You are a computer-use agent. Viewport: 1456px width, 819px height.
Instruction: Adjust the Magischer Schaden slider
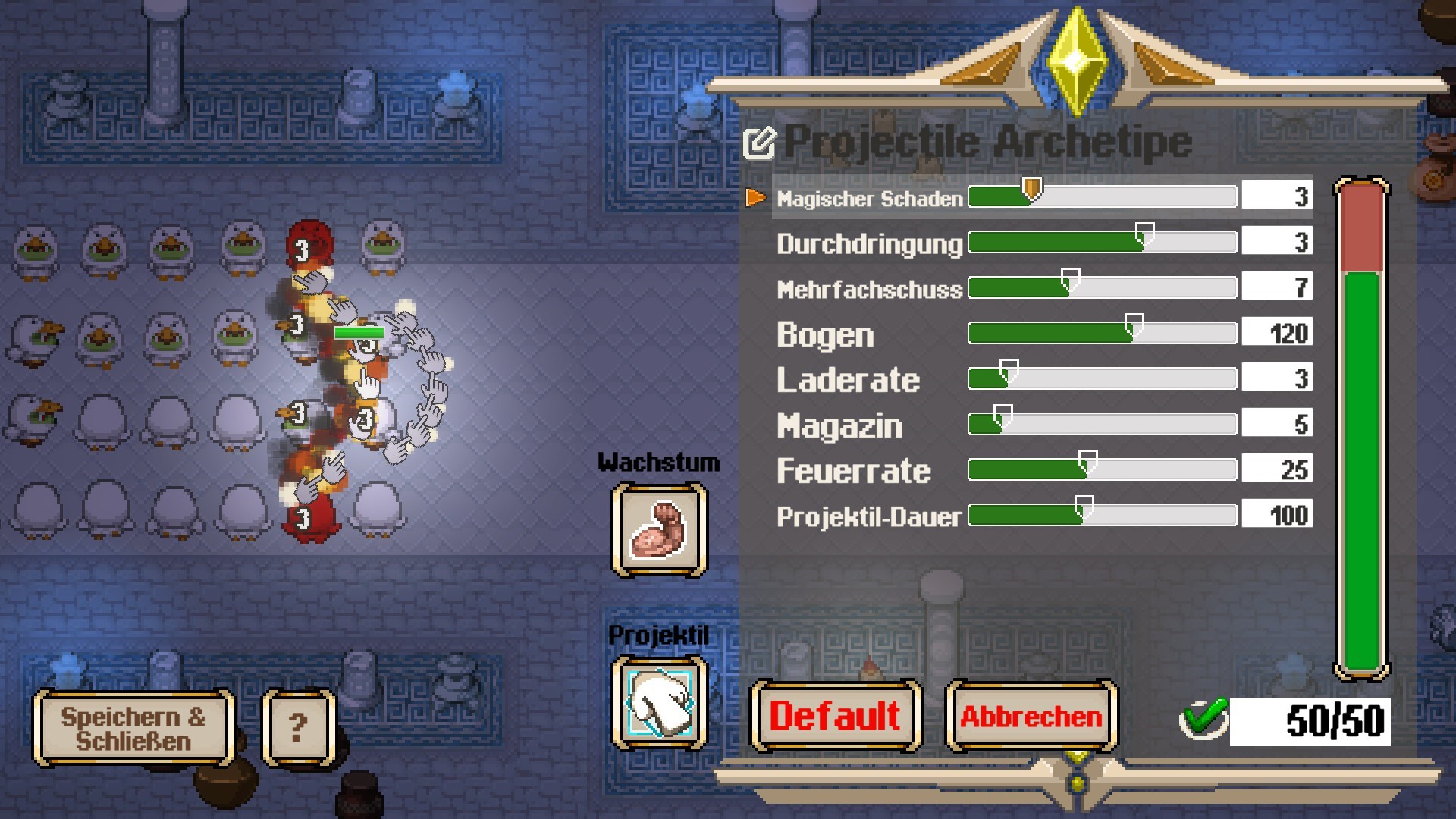click(x=1031, y=193)
